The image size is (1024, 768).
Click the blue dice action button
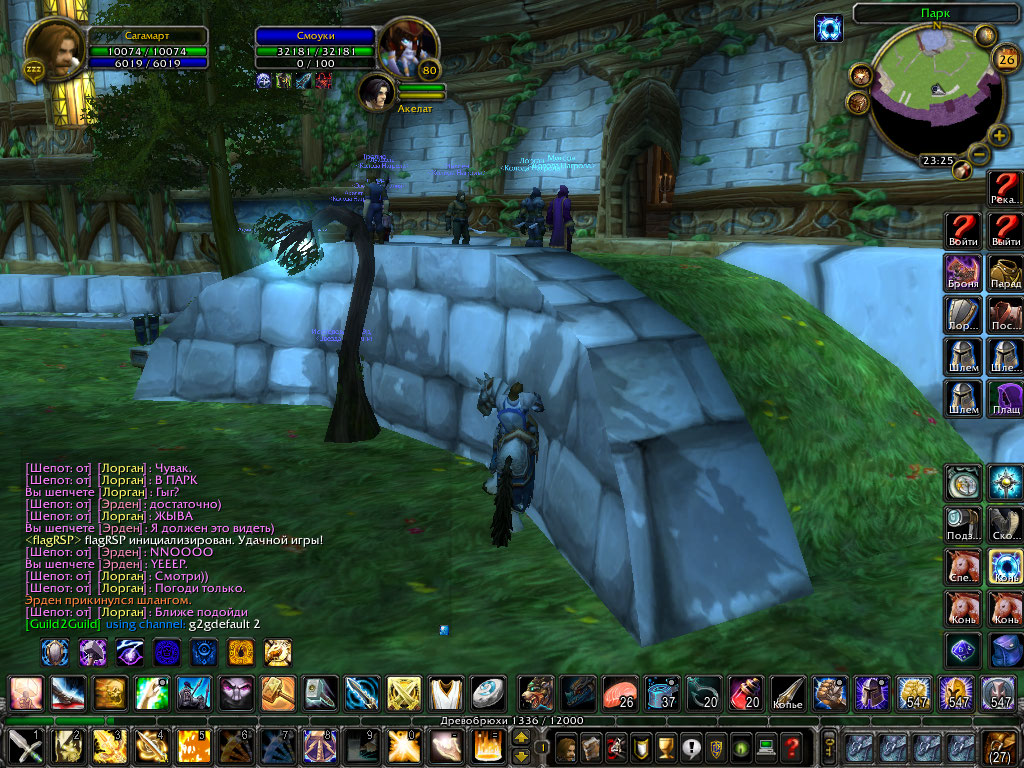(x=963, y=651)
